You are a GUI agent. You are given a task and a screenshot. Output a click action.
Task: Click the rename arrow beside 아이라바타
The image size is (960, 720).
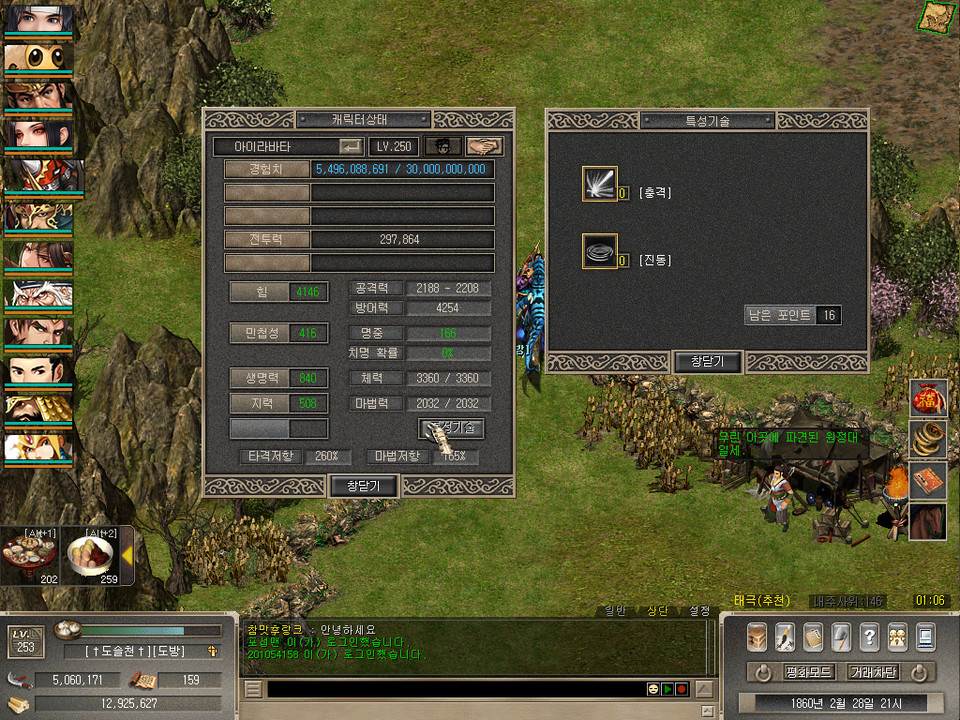[351, 146]
